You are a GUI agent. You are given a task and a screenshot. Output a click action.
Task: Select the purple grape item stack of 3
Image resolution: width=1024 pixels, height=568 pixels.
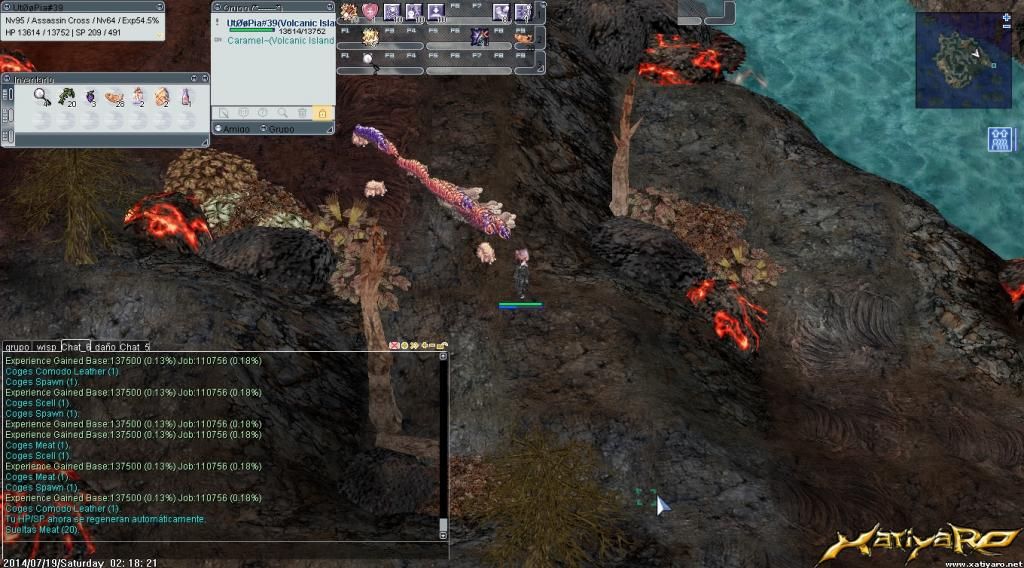click(x=90, y=96)
